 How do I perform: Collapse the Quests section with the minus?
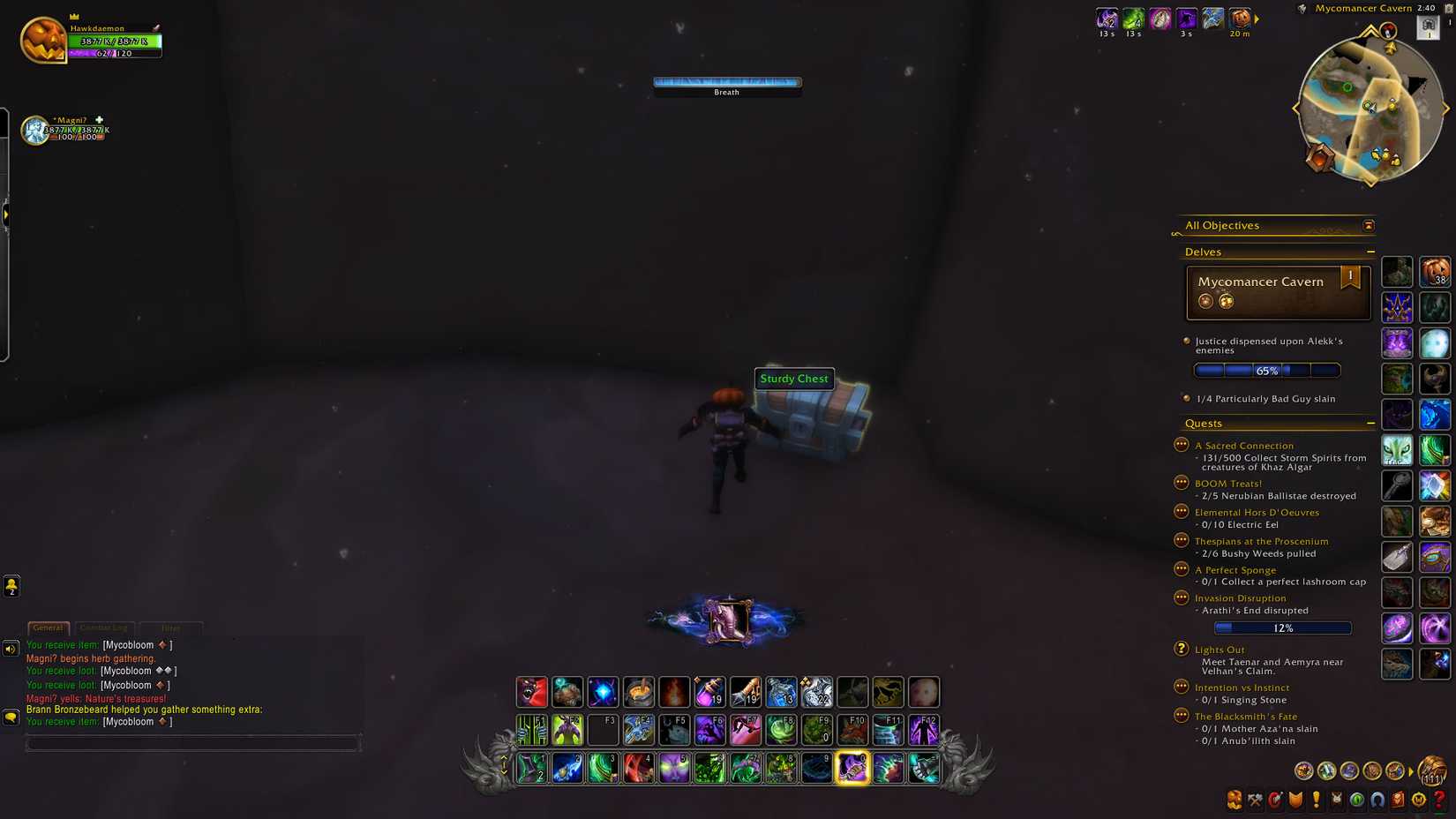click(1370, 423)
